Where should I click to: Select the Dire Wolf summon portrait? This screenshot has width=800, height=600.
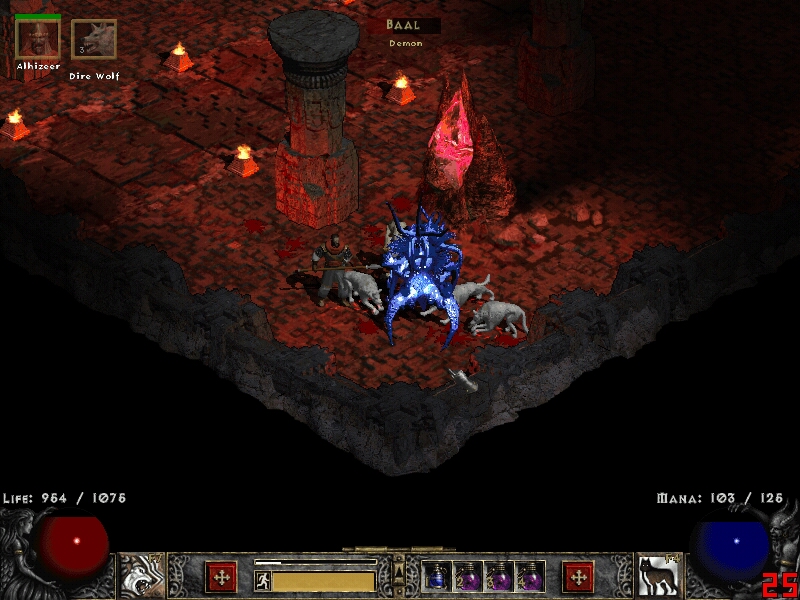[x=94, y=40]
